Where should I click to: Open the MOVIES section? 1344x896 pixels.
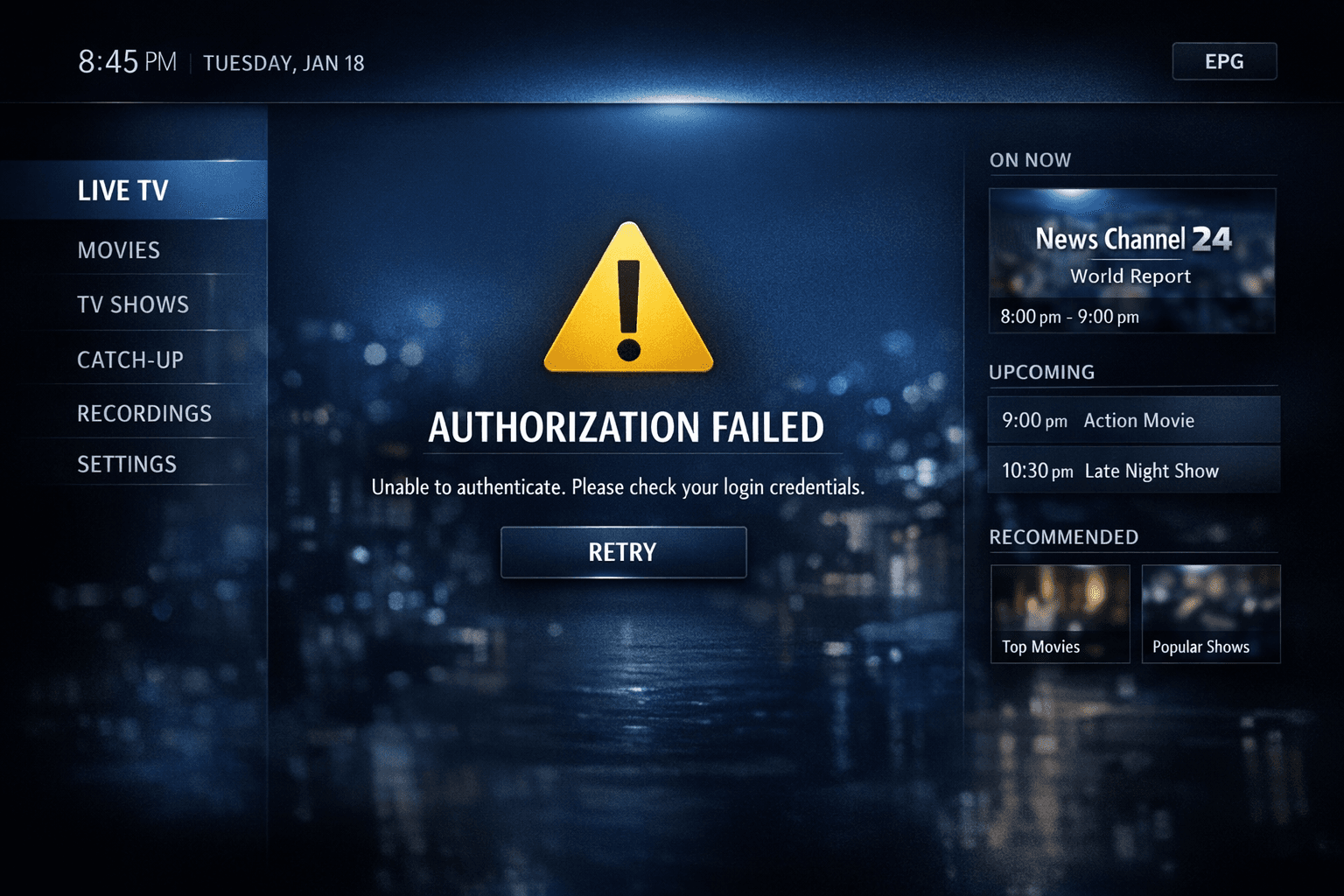click(x=119, y=250)
